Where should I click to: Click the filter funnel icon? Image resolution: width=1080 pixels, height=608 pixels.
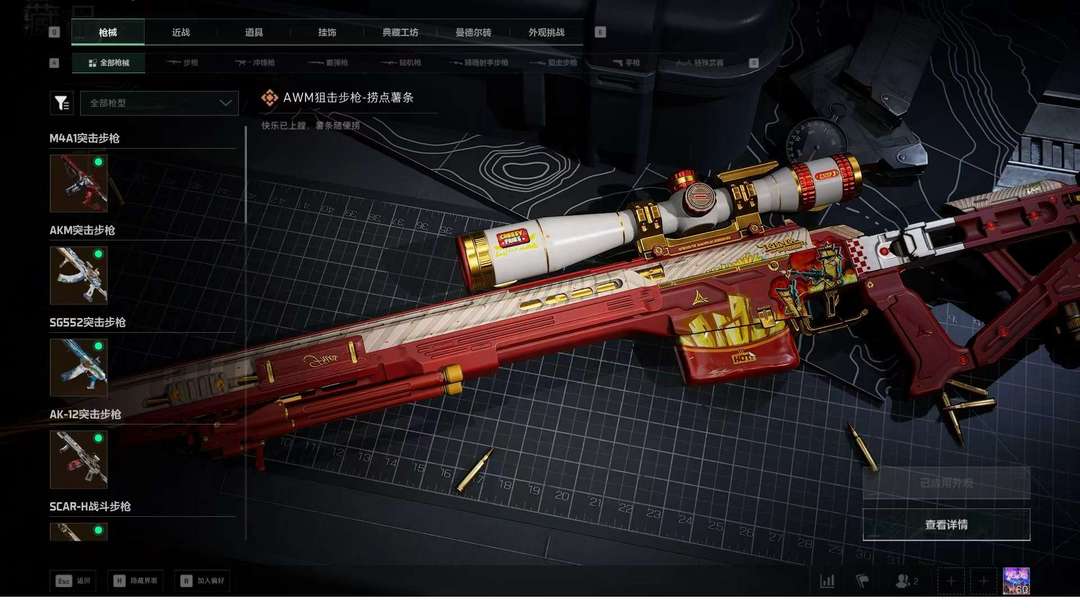(x=62, y=103)
